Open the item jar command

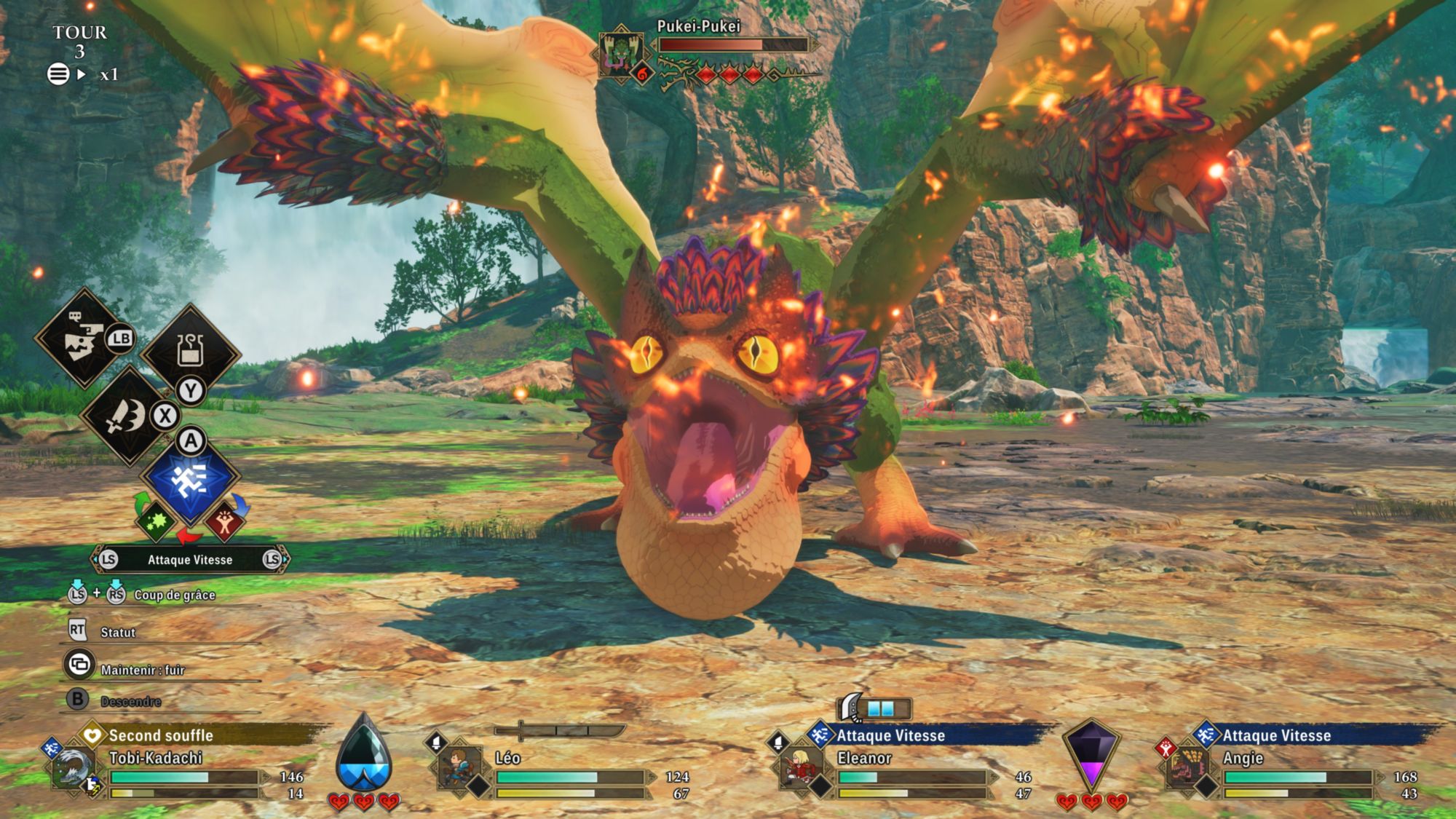[190, 351]
